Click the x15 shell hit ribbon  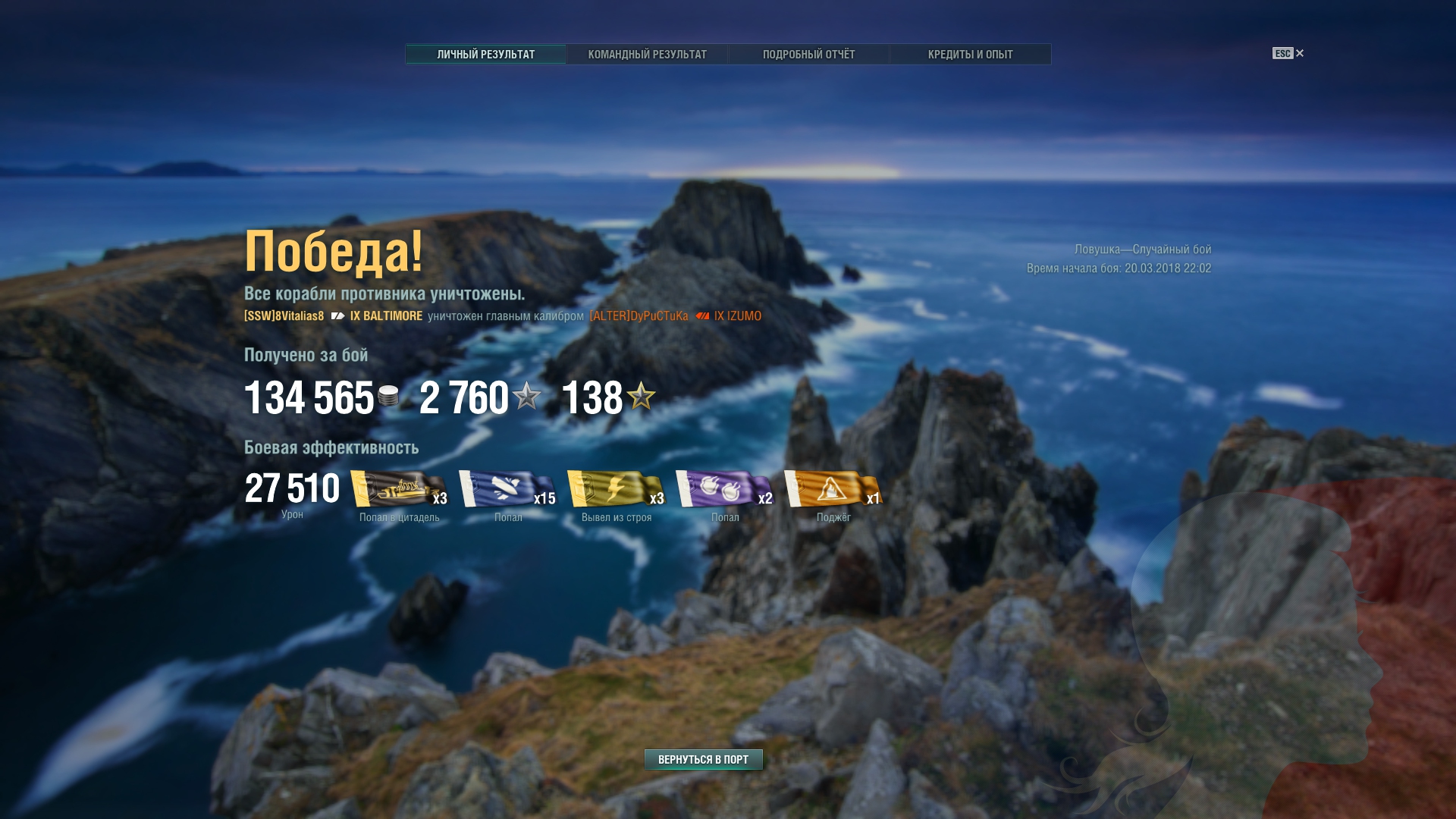(x=507, y=489)
